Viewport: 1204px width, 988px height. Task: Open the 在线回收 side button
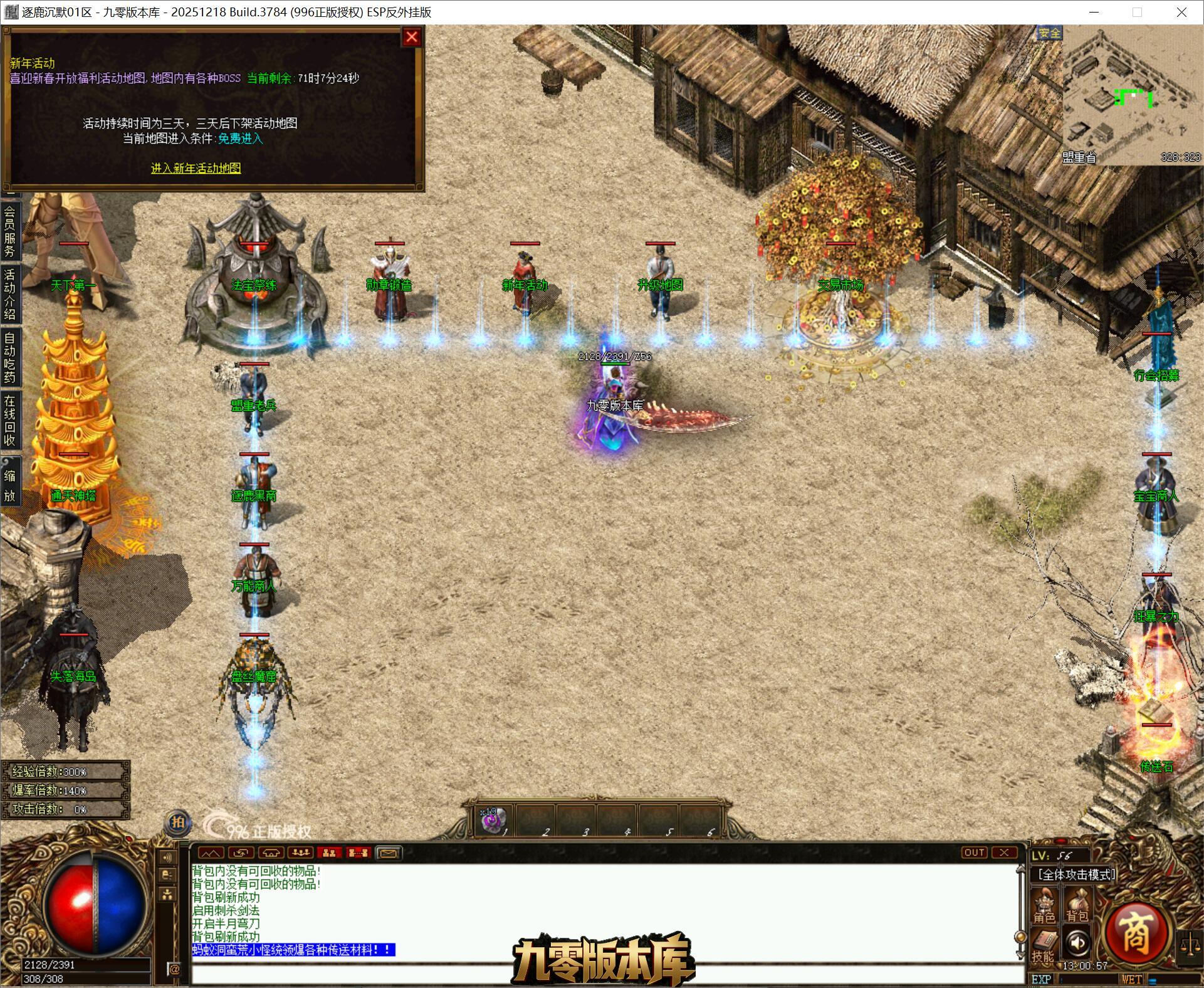(x=10, y=419)
